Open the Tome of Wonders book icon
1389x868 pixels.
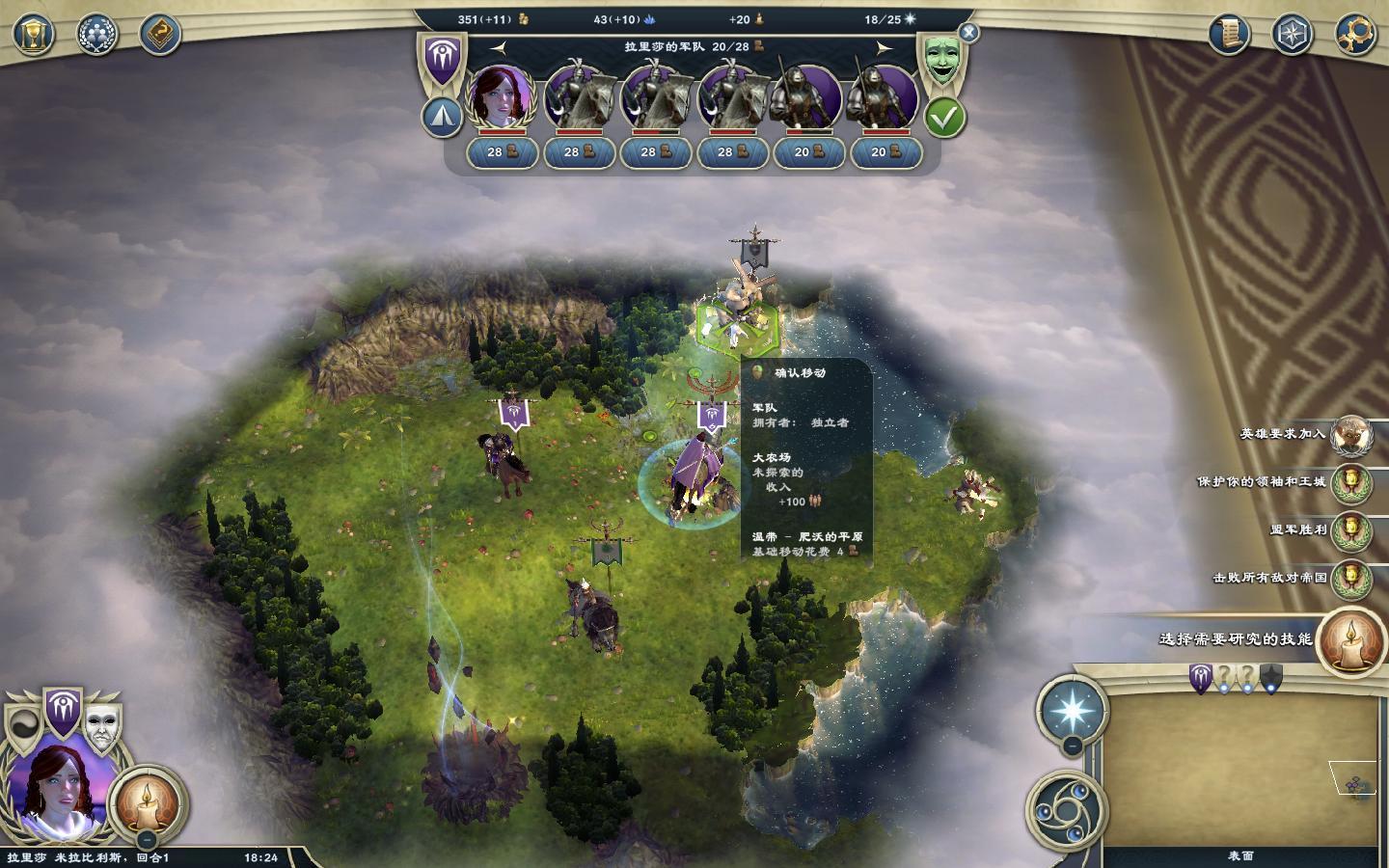pos(160,35)
